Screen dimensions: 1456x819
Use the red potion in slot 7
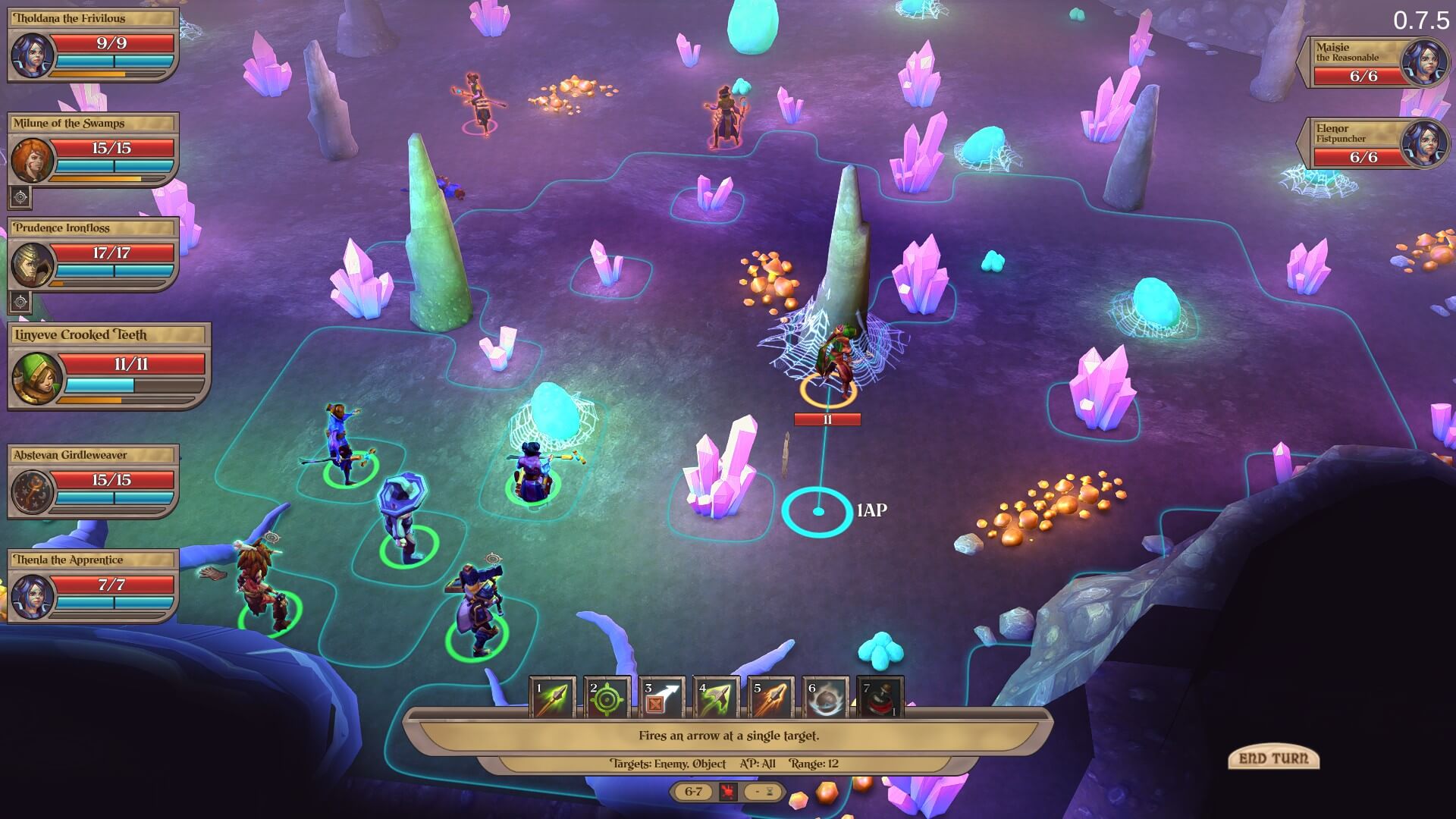880,698
